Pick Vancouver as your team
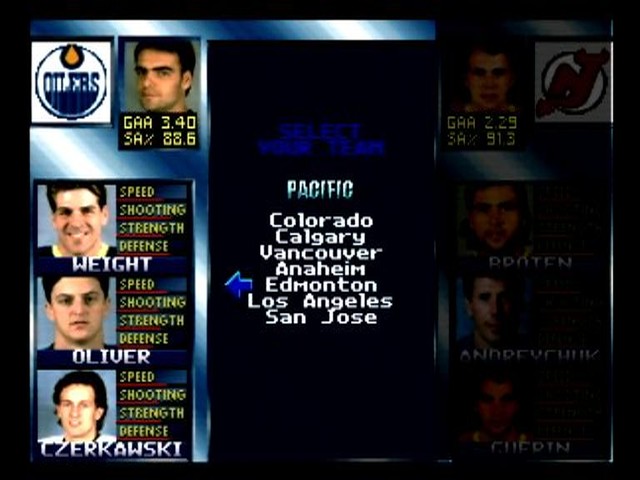The width and height of the screenshot is (640, 480). click(320, 253)
